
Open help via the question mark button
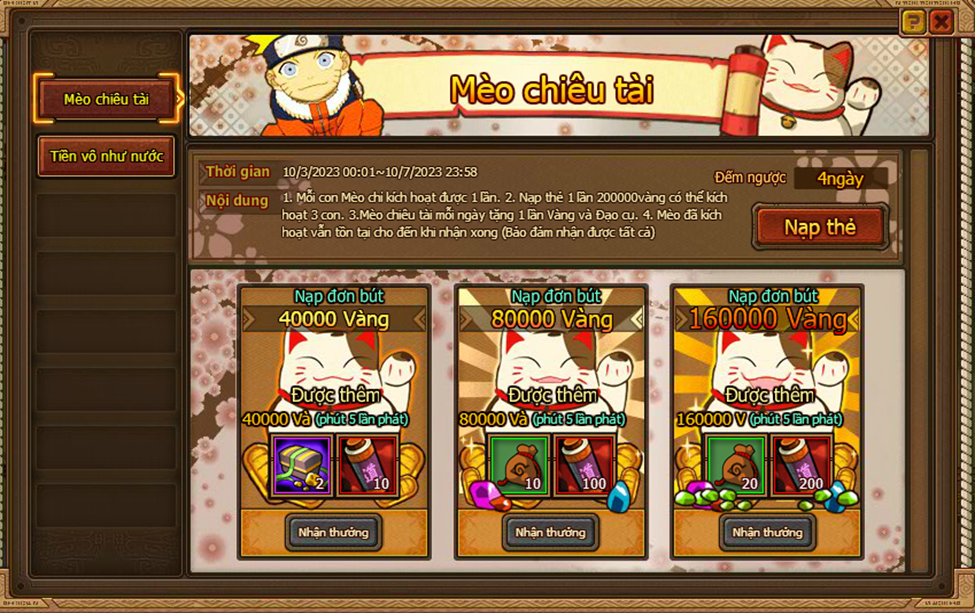912,22
